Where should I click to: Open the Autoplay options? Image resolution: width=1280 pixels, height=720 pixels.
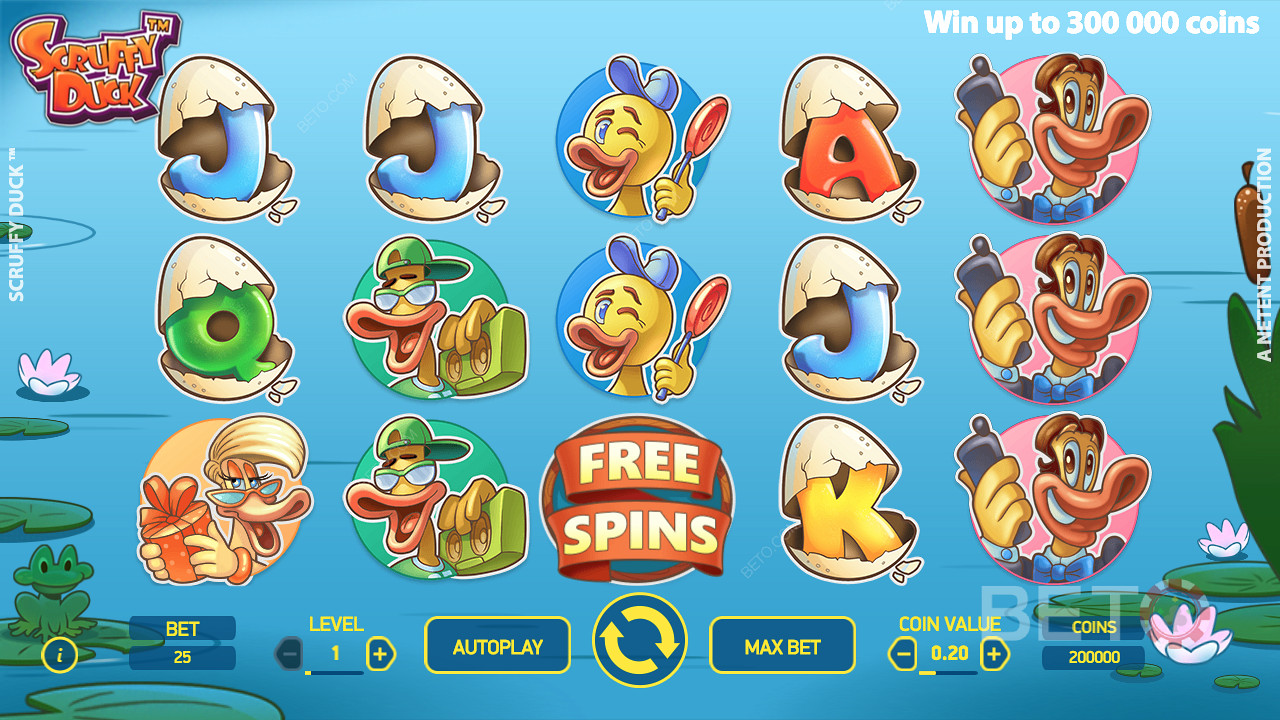pyautogui.click(x=497, y=646)
